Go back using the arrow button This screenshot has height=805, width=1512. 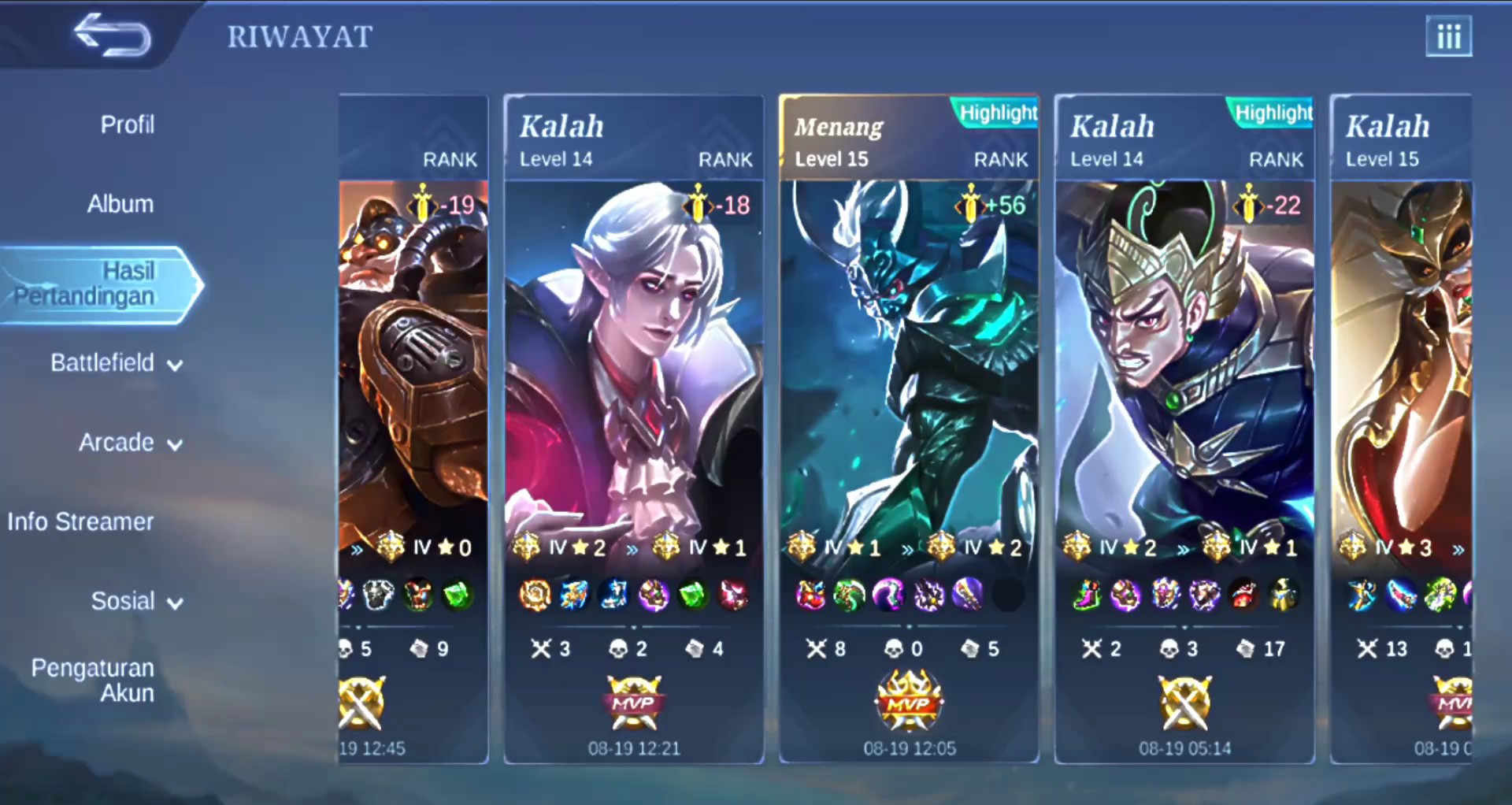(x=112, y=35)
